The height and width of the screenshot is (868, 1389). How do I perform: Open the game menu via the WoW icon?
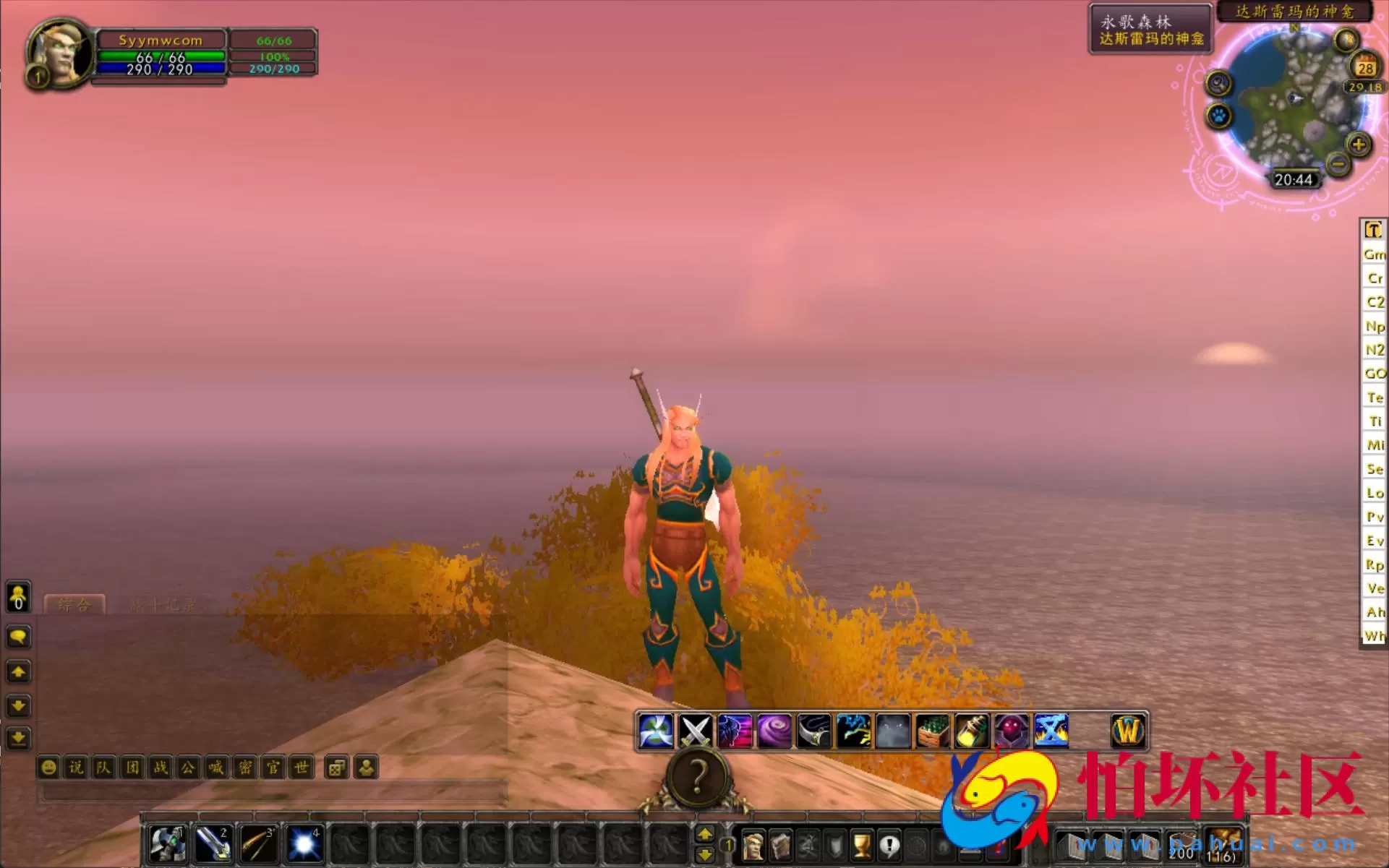(x=1127, y=731)
